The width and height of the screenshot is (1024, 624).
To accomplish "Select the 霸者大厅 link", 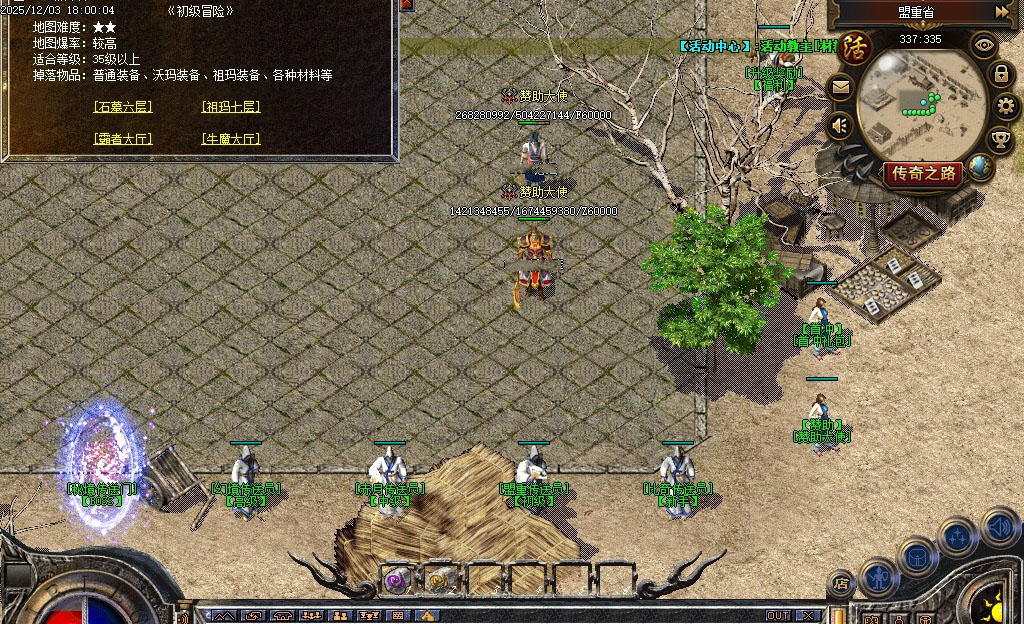I will (x=122, y=139).
